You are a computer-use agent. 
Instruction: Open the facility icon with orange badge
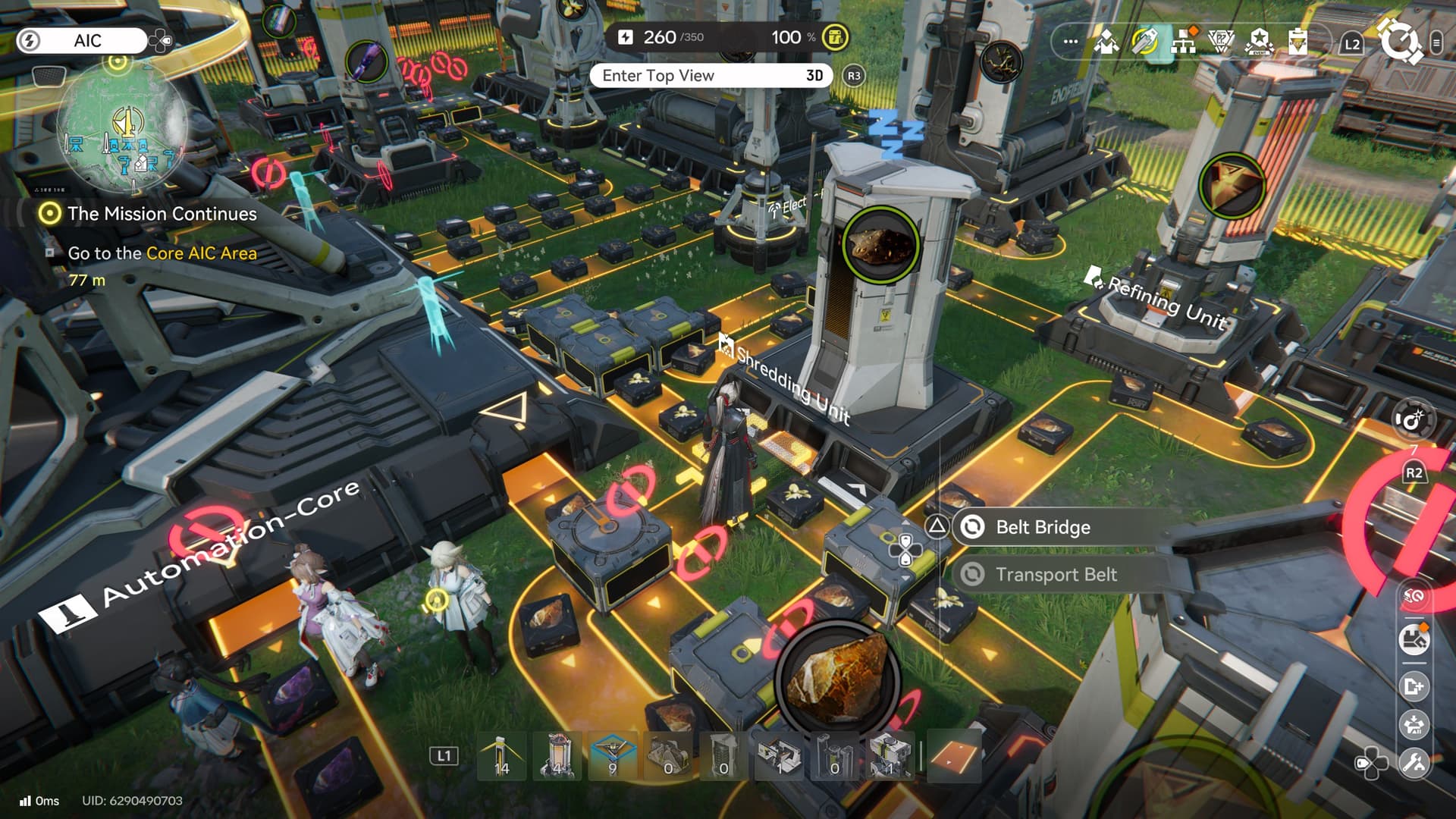(x=1414, y=641)
